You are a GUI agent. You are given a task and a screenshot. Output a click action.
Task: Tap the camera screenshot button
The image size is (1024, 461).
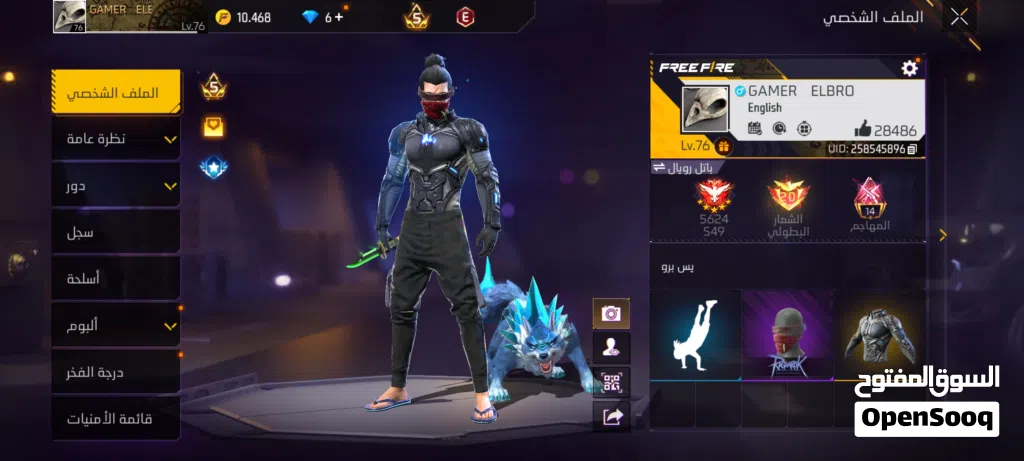coord(610,314)
